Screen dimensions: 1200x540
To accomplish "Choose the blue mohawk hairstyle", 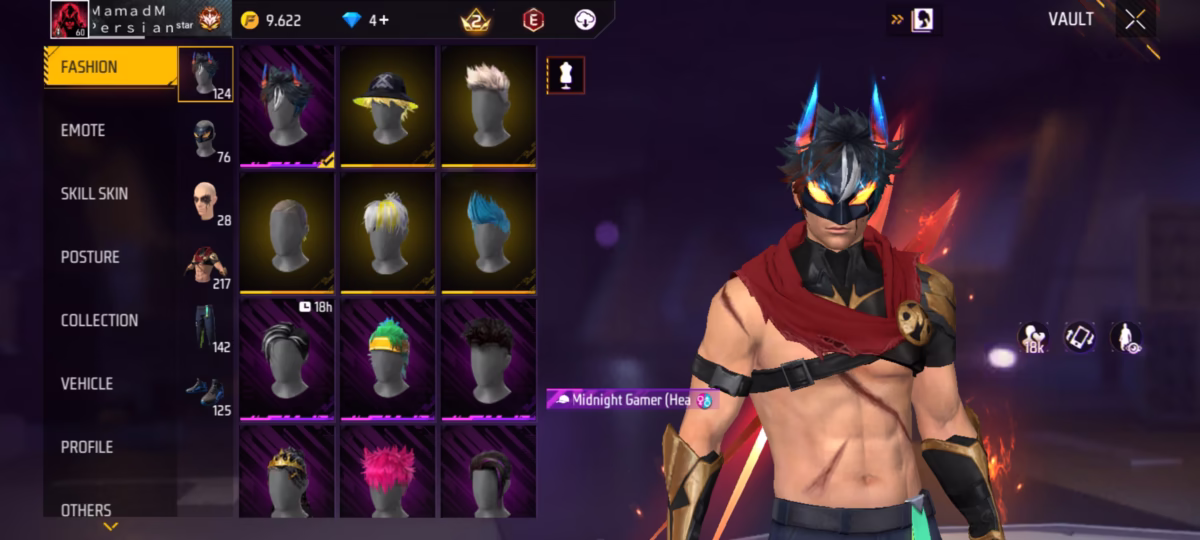I will tap(488, 232).
